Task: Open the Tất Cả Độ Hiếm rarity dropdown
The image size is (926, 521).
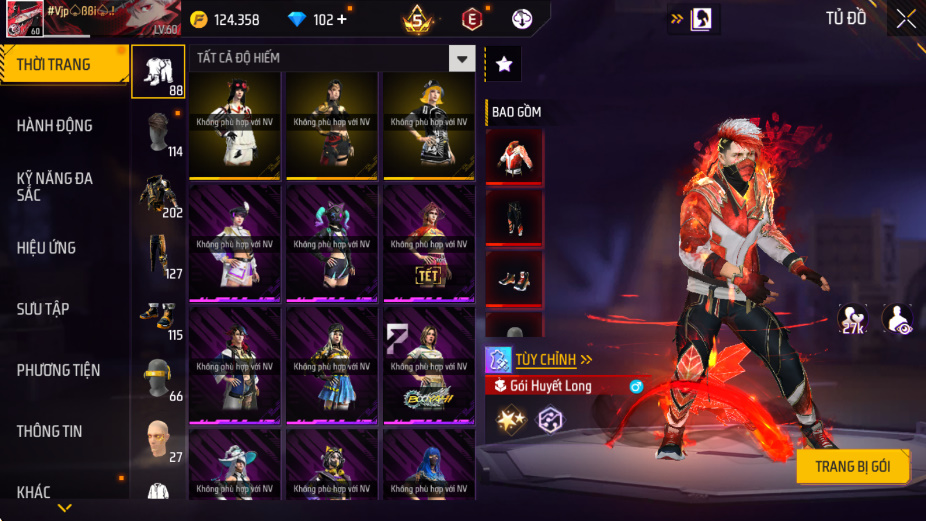Action: [461, 58]
